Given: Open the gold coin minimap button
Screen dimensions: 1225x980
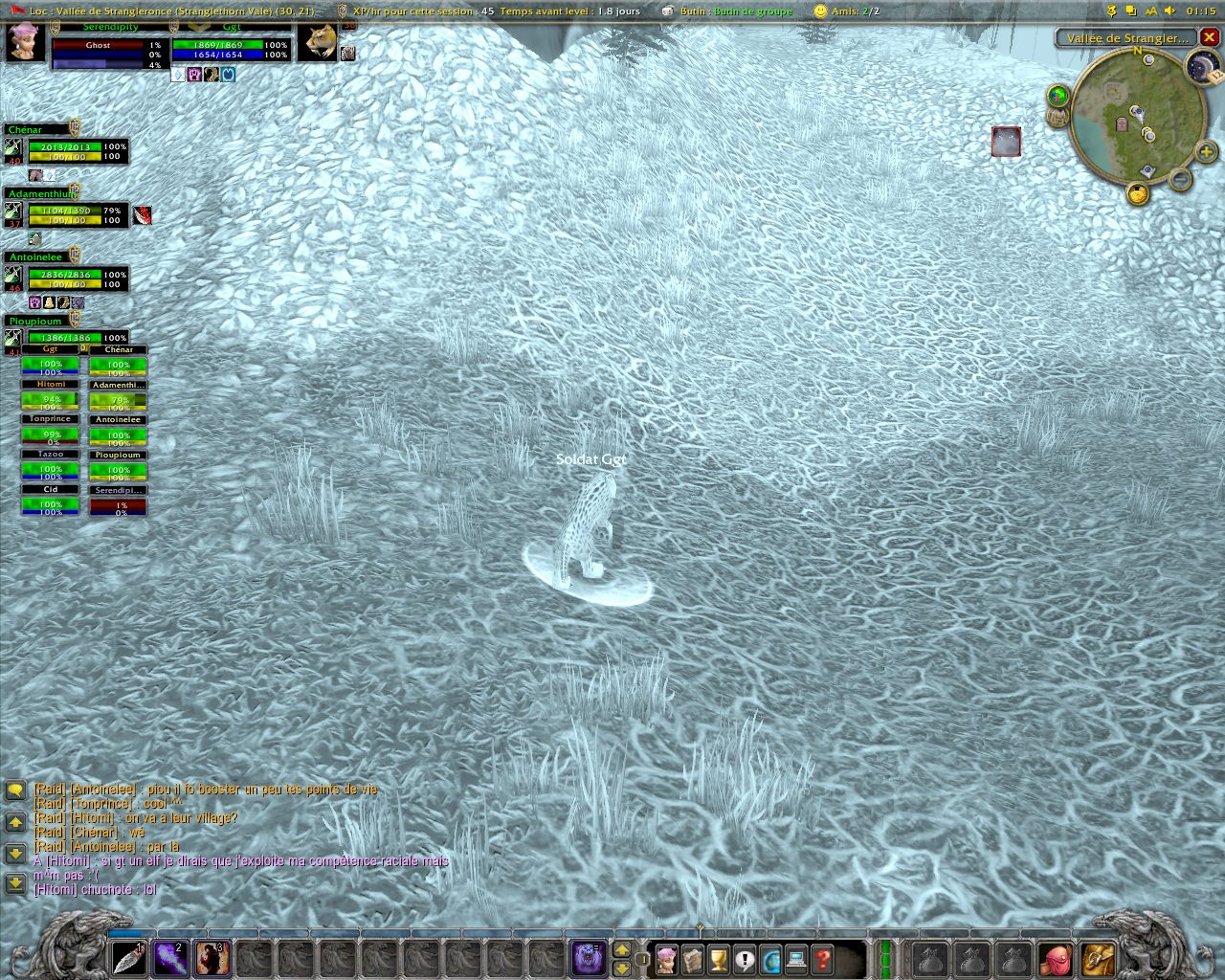Looking at the screenshot, I should [x=1137, y=194].
